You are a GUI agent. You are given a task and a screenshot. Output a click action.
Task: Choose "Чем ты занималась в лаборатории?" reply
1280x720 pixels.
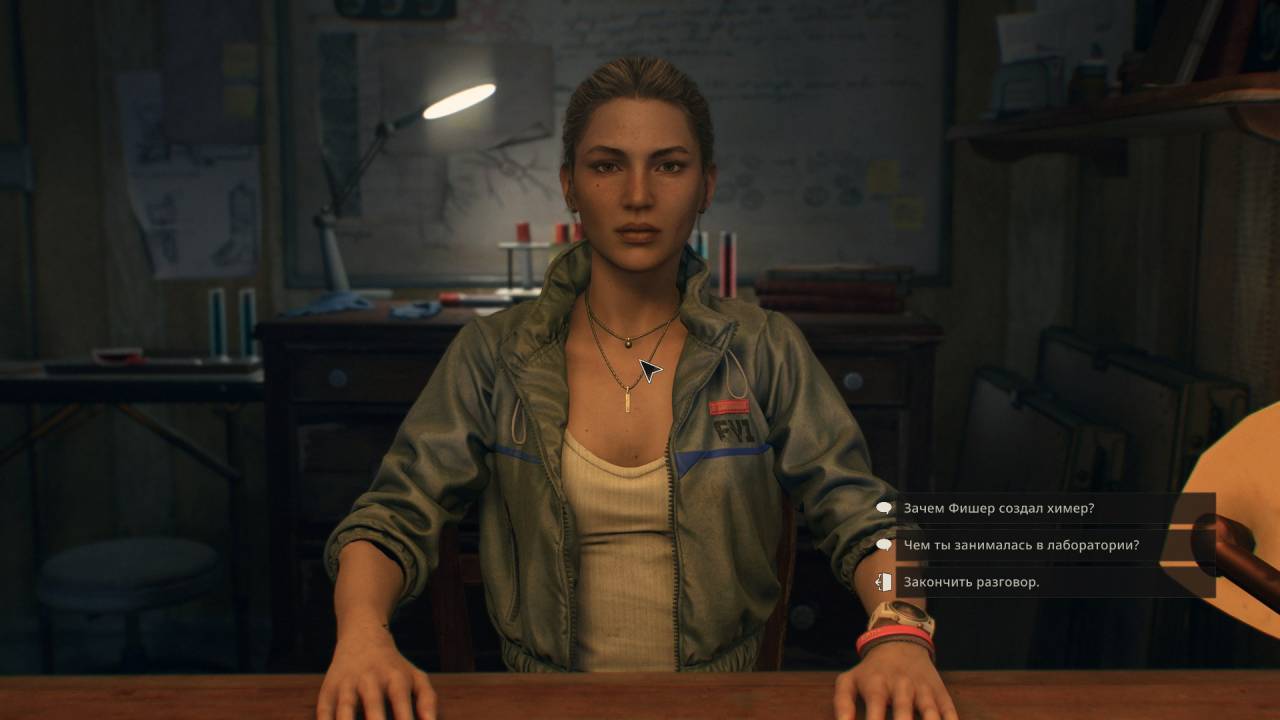pos(1020,545)
